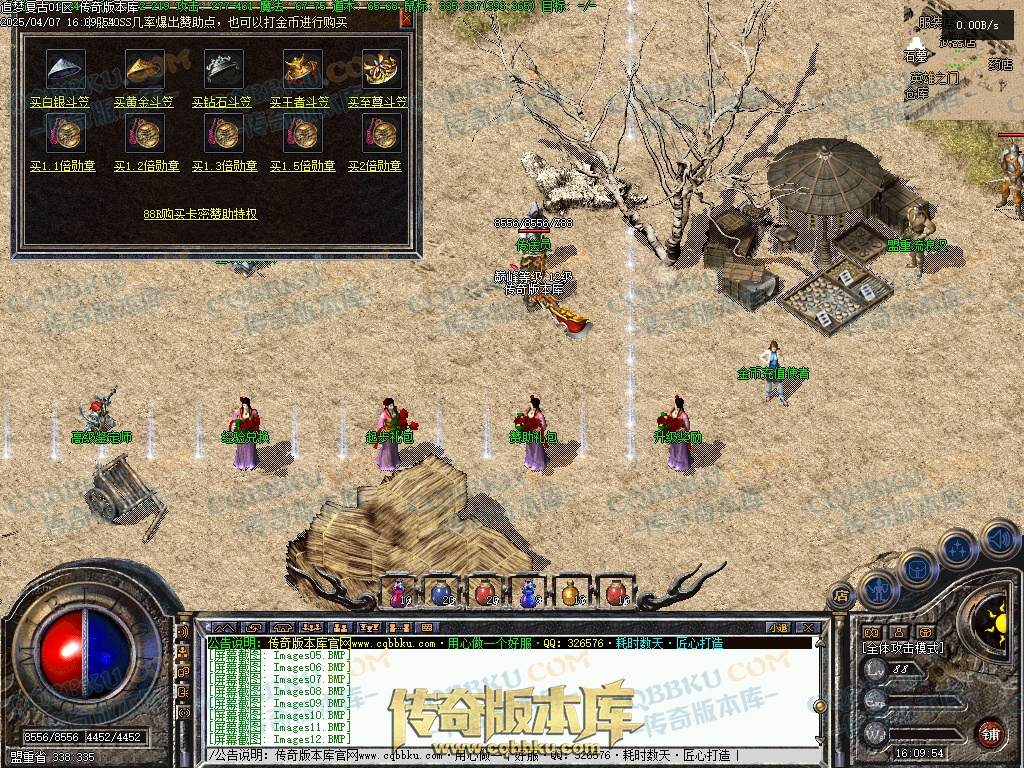Buy the silver bamboo hat (买白银斗笠)
Viewport: 1024px width, 768px height.
tap(60, 102)
